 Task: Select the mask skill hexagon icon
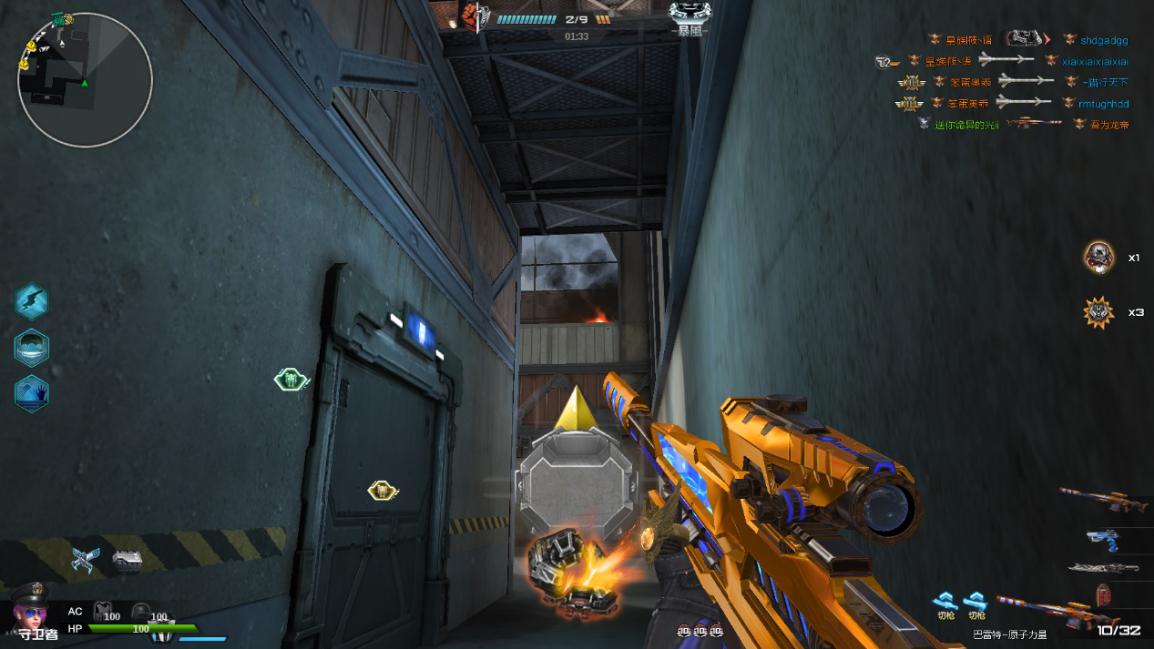click(x=32, y=347)
